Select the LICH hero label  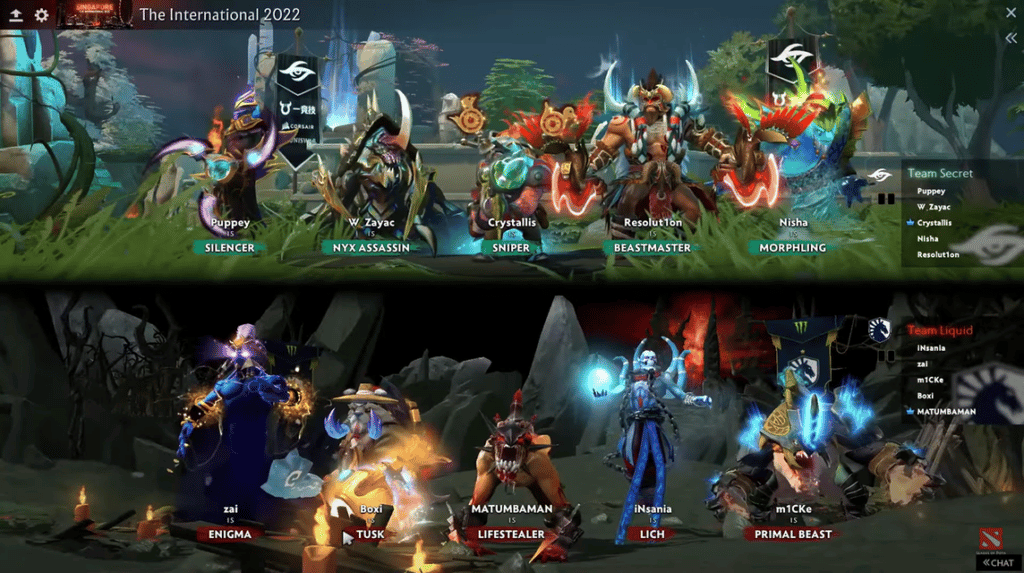point(652,534)
